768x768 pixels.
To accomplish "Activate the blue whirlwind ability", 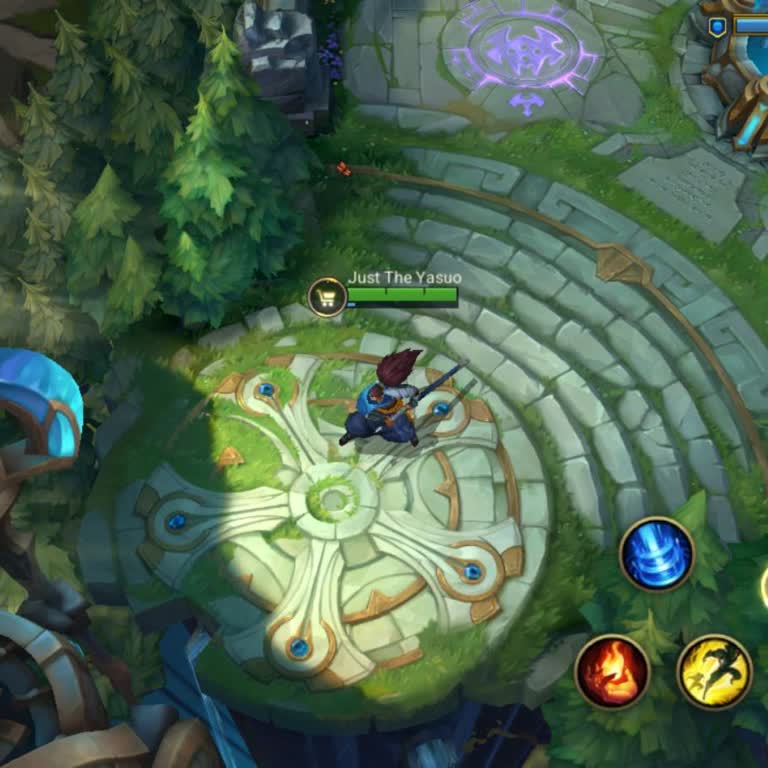I will 657,554.
